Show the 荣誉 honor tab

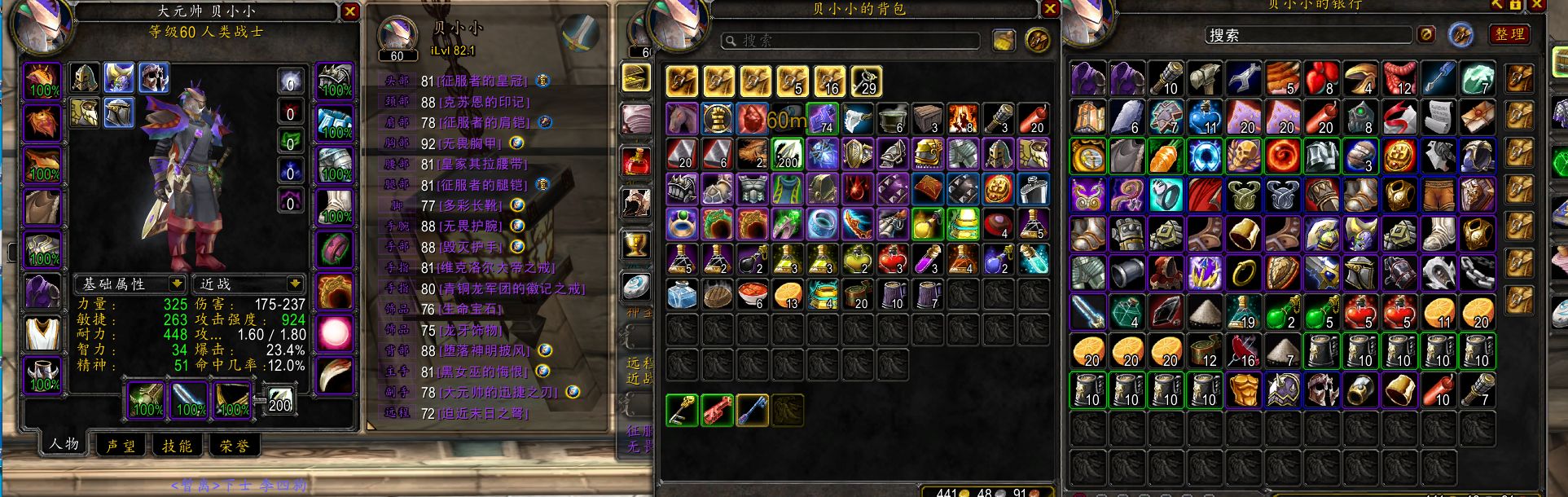tap(235, 445)
